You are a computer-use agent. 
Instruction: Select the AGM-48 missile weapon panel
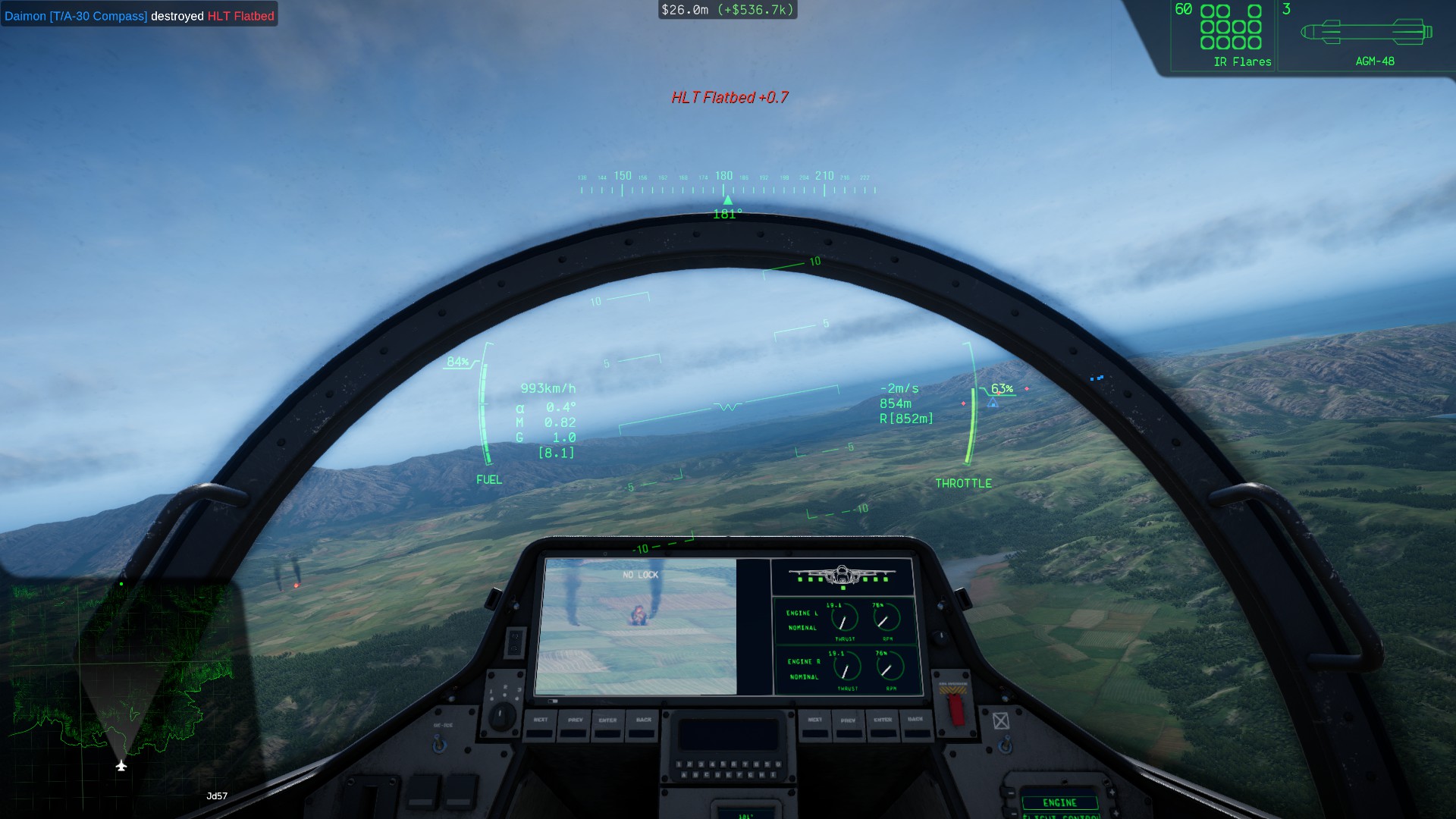point(1365,36)
